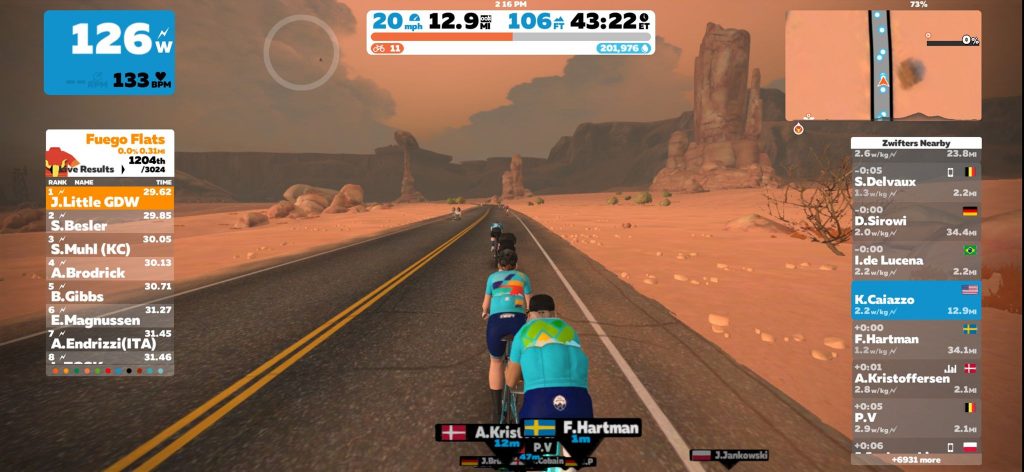Open the minimap route view
Image resolution: width=1024 pixels, height=472 pixels.
point(883,65)
